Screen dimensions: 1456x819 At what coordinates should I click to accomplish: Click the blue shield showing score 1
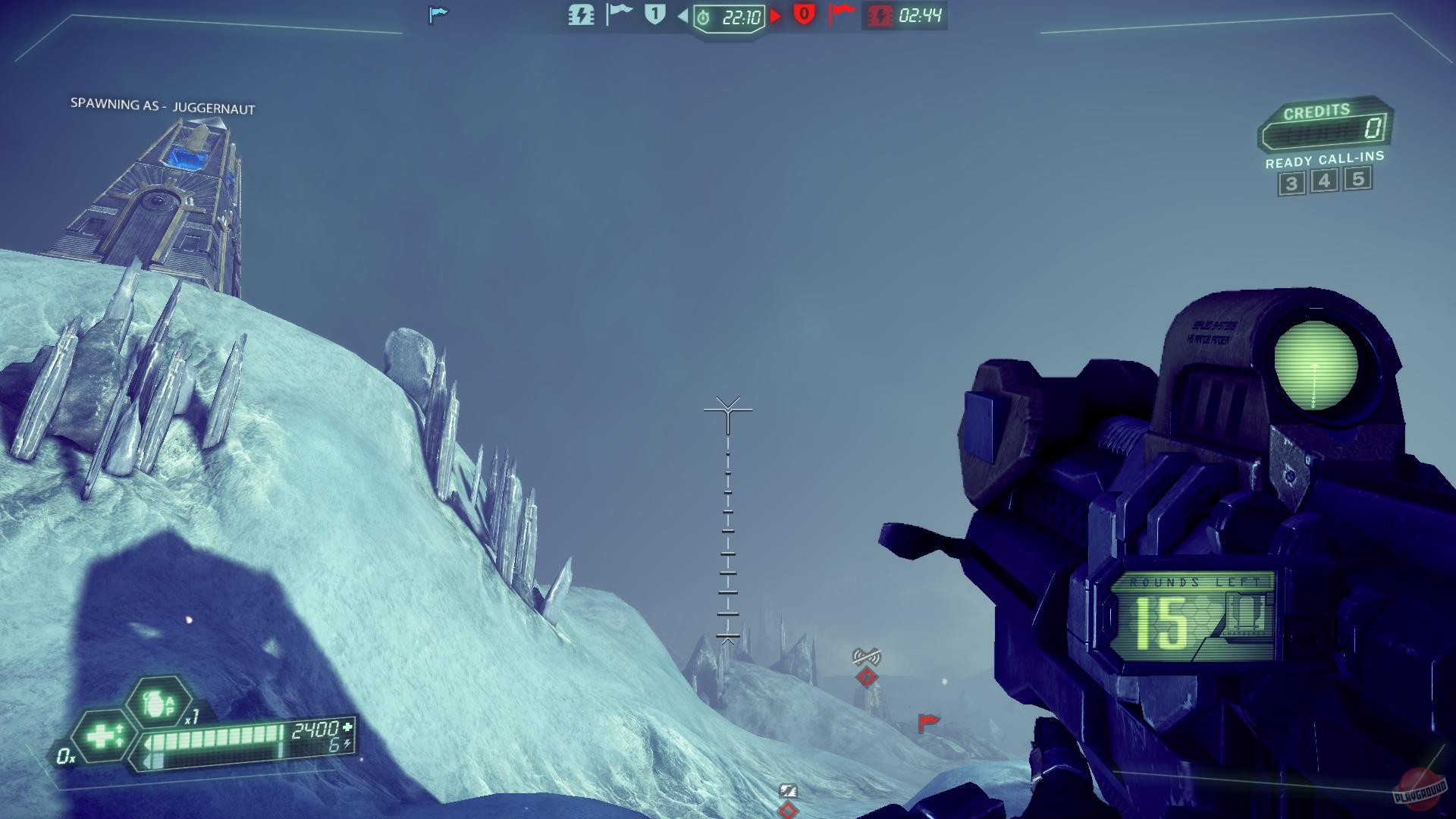[654, 15]
